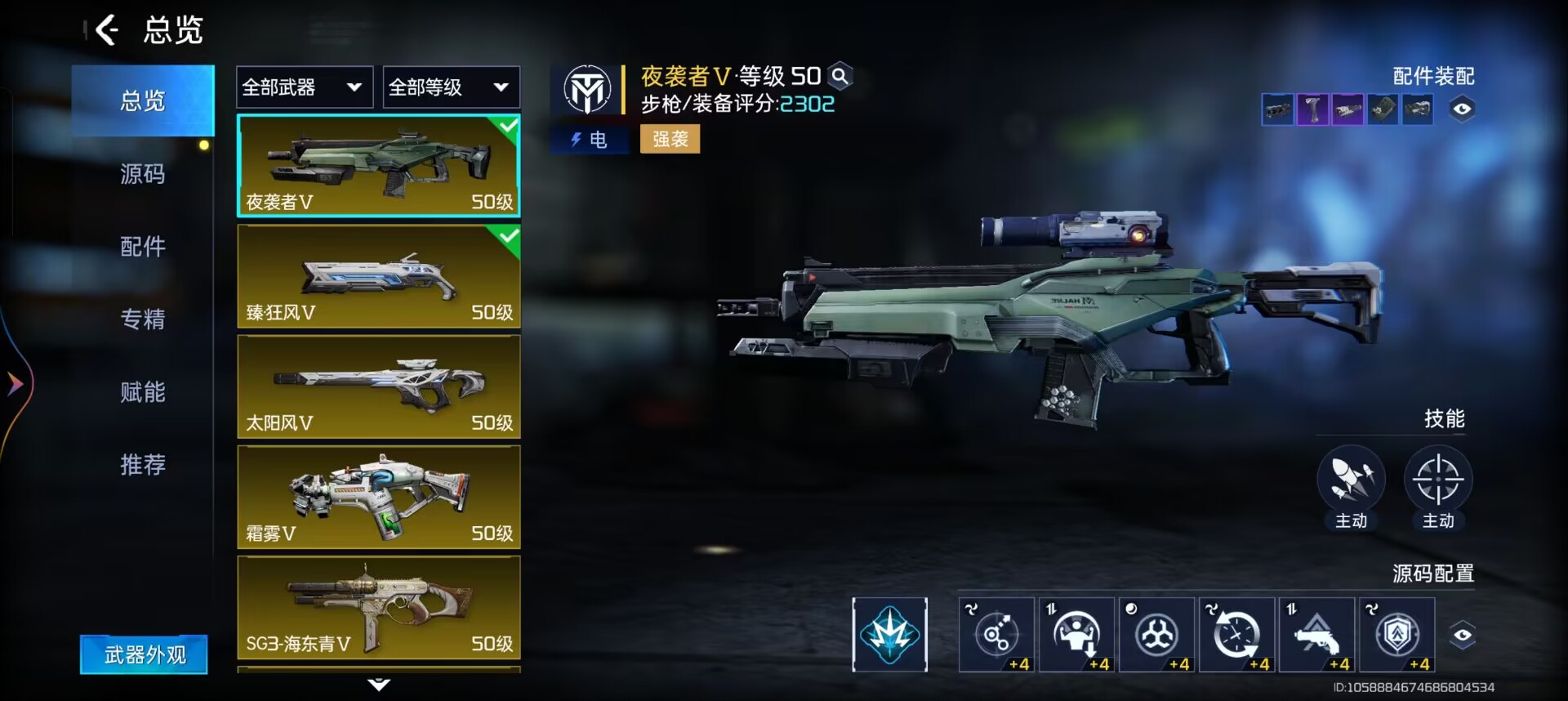Open the 推荐 tab
This screenshot has height=701, width=1568.
click(143, 464)
